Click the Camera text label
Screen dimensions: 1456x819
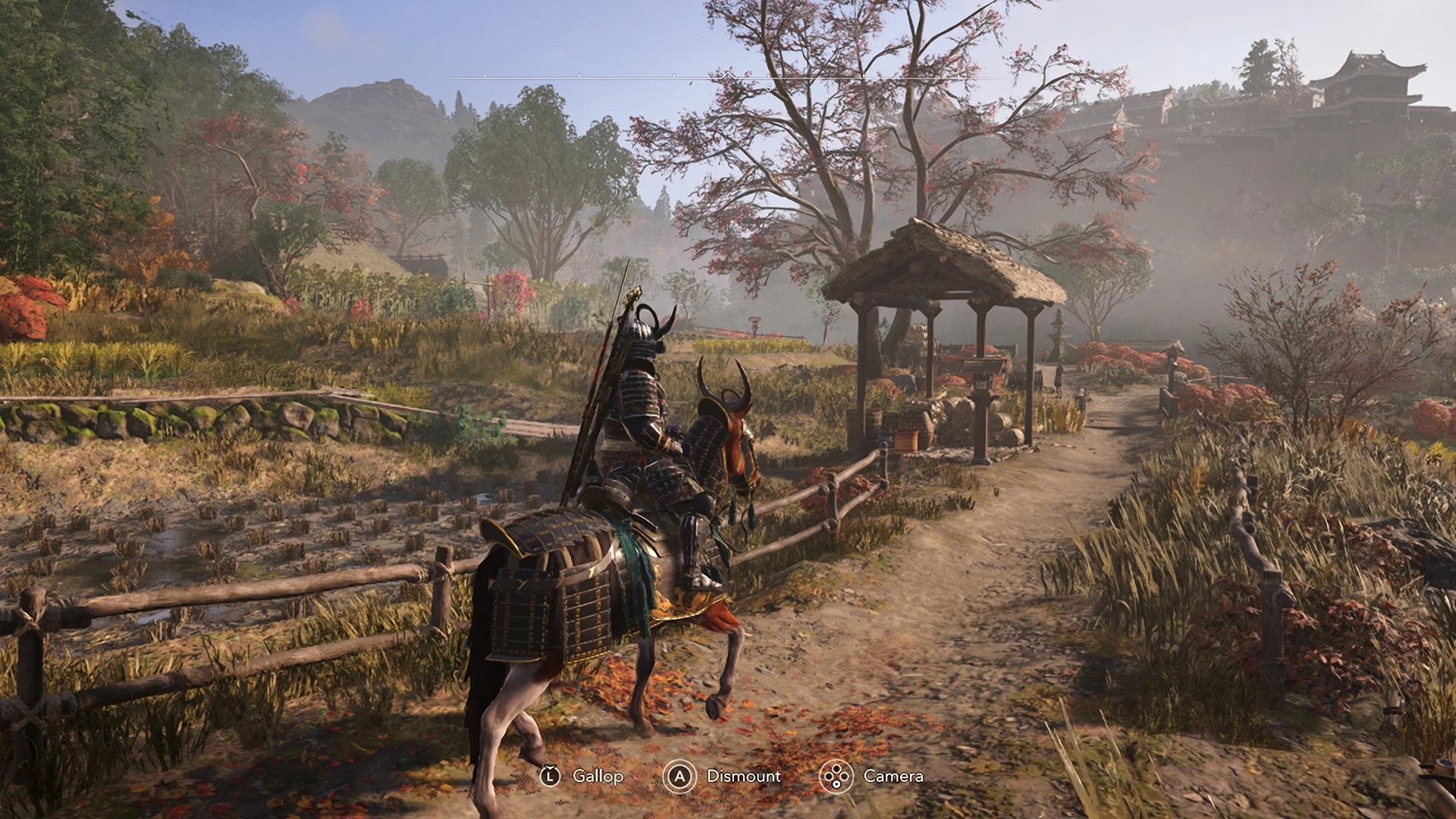893,776
